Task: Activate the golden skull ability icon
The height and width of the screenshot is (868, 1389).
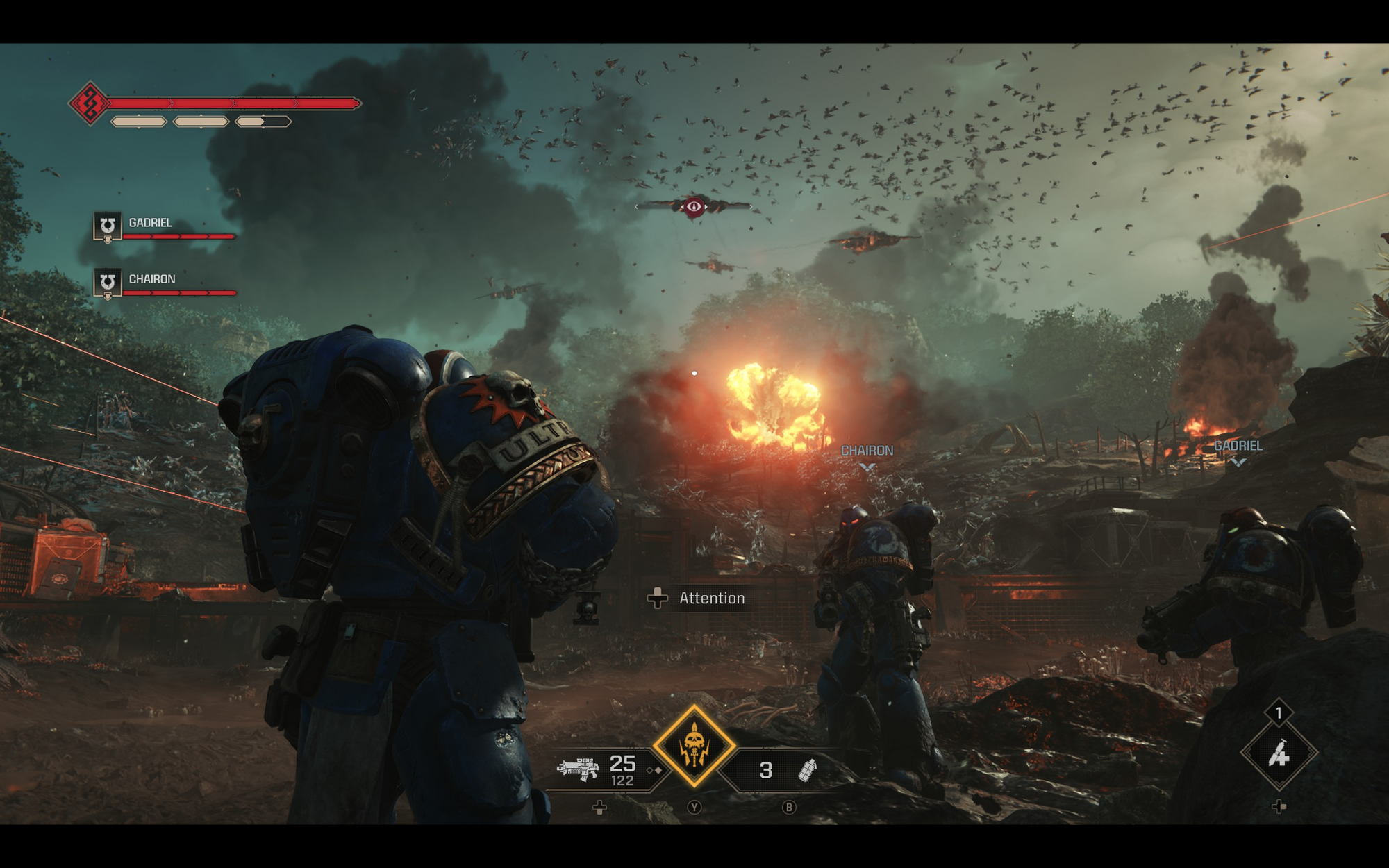Action: coord(694,746)
